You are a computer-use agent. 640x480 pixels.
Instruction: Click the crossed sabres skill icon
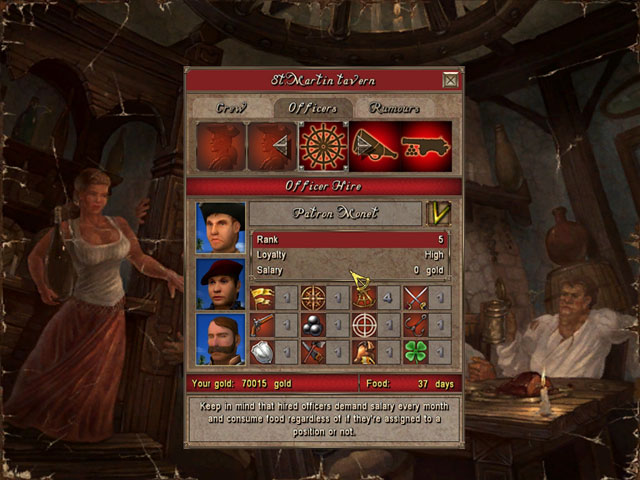(x=416, y=297)
